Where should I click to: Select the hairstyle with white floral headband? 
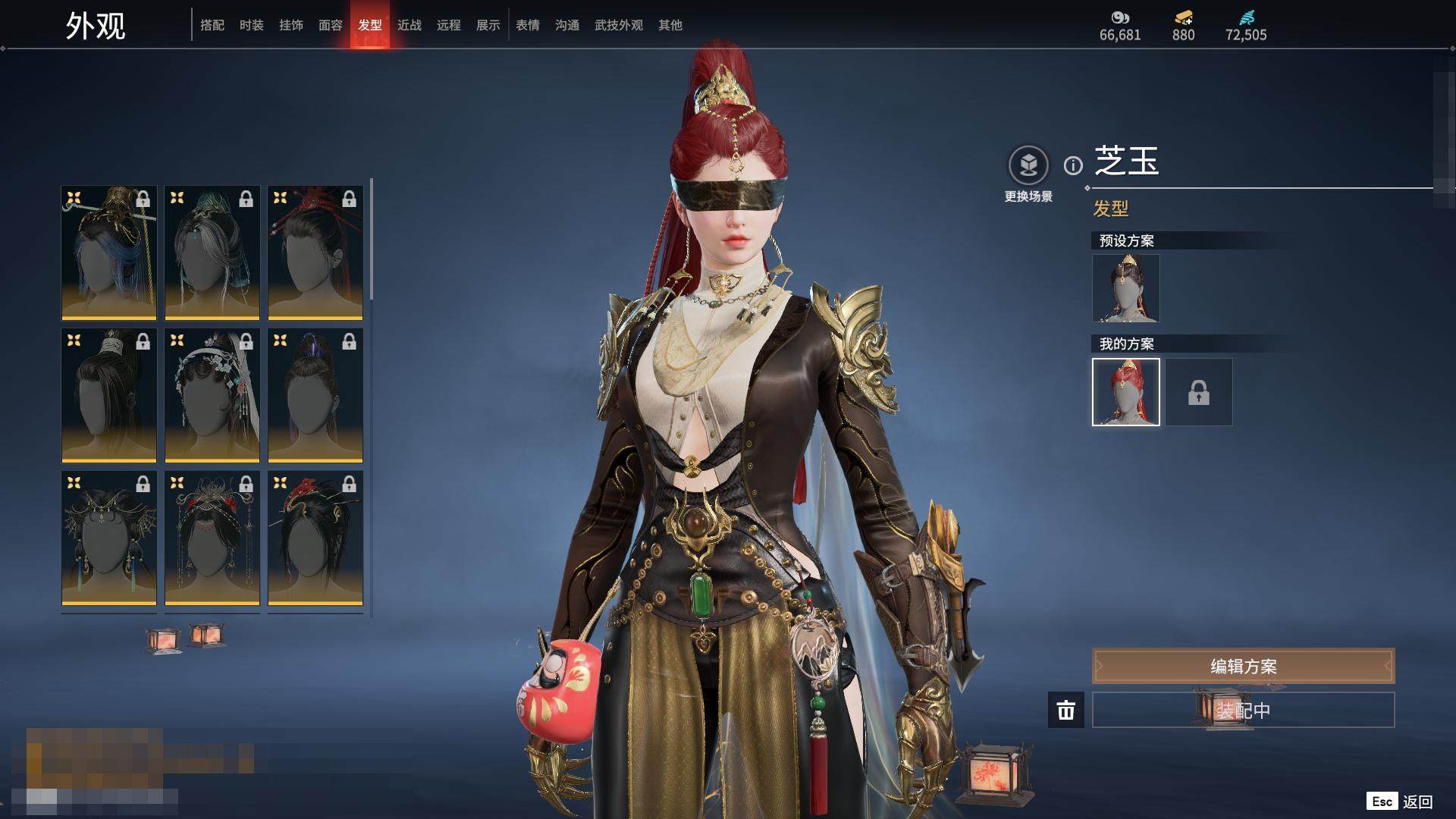coord(212,395)
